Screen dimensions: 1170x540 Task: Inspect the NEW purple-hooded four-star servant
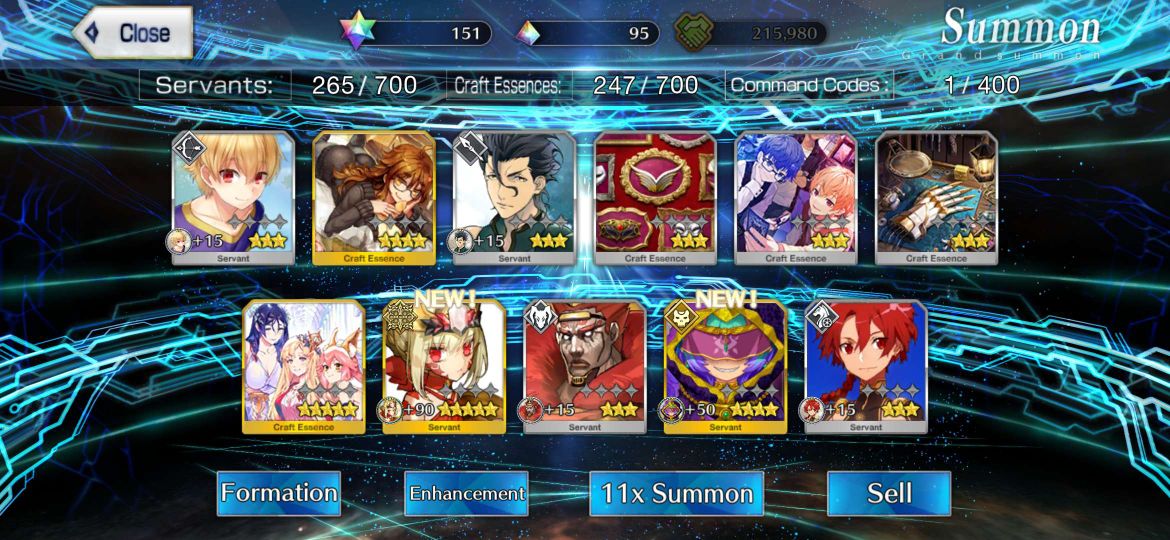coord(725,366)
